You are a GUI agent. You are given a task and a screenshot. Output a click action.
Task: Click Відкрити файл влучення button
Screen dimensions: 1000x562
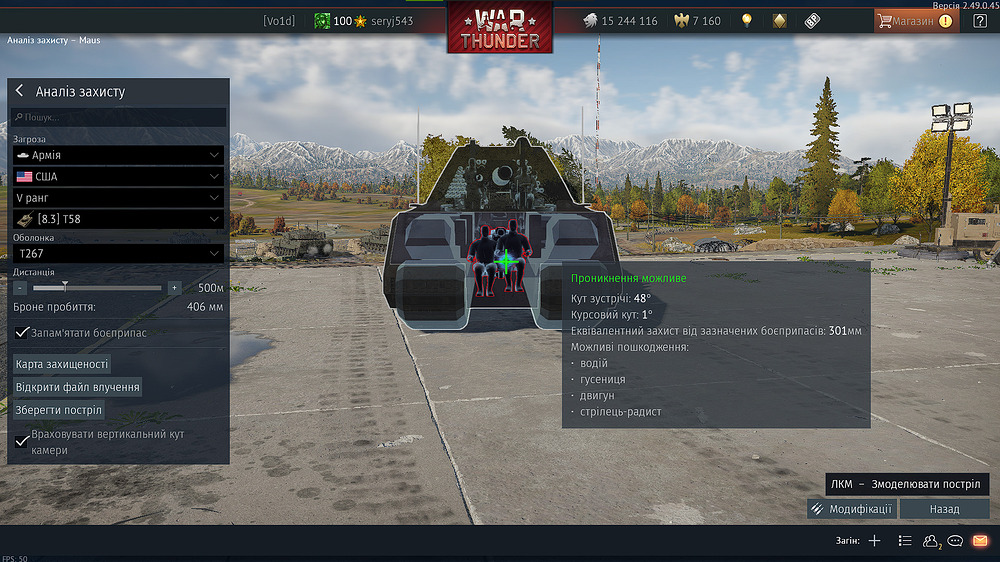coord(77,387)
